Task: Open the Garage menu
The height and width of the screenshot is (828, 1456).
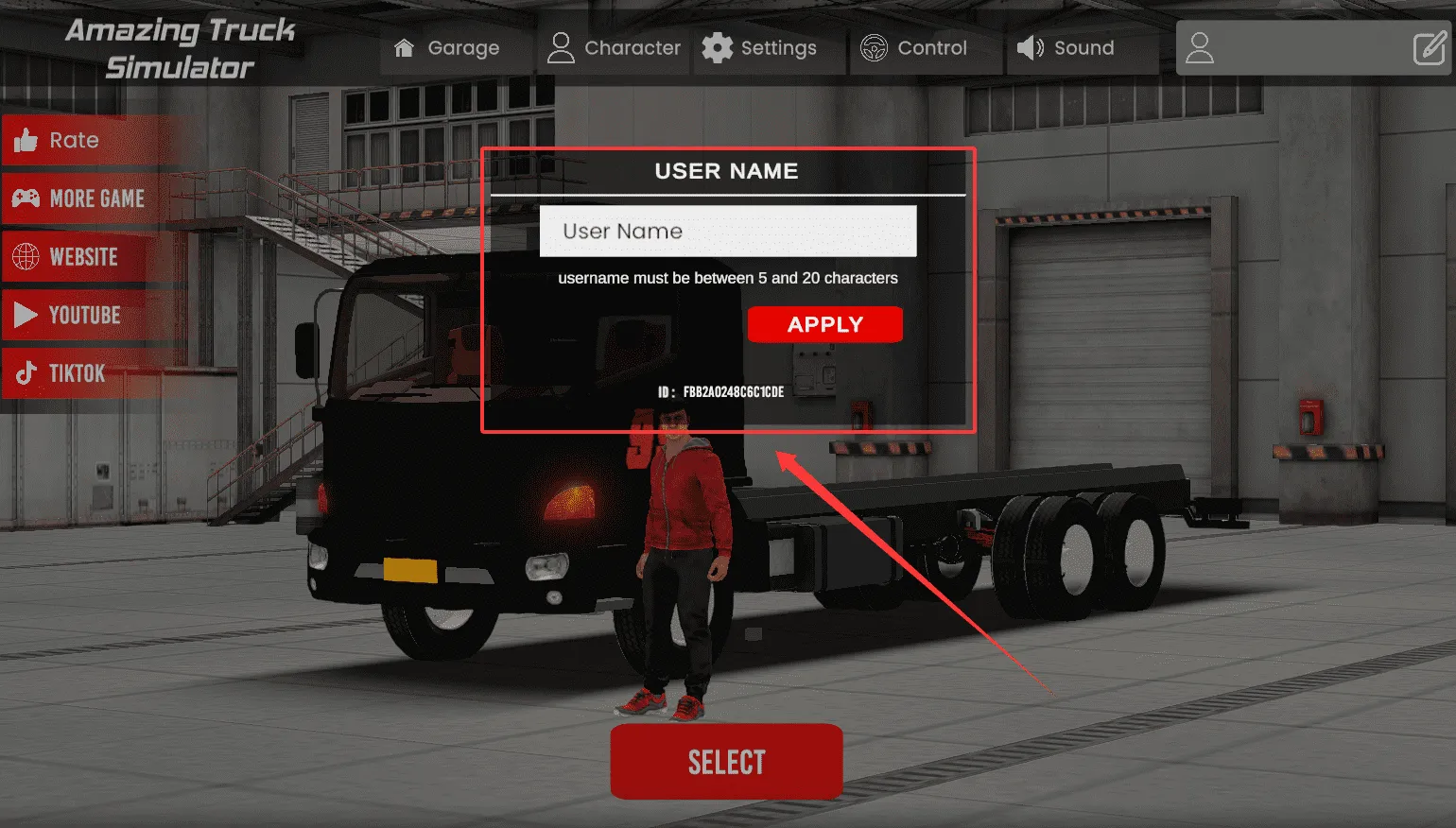Action: tap(447, 48)
